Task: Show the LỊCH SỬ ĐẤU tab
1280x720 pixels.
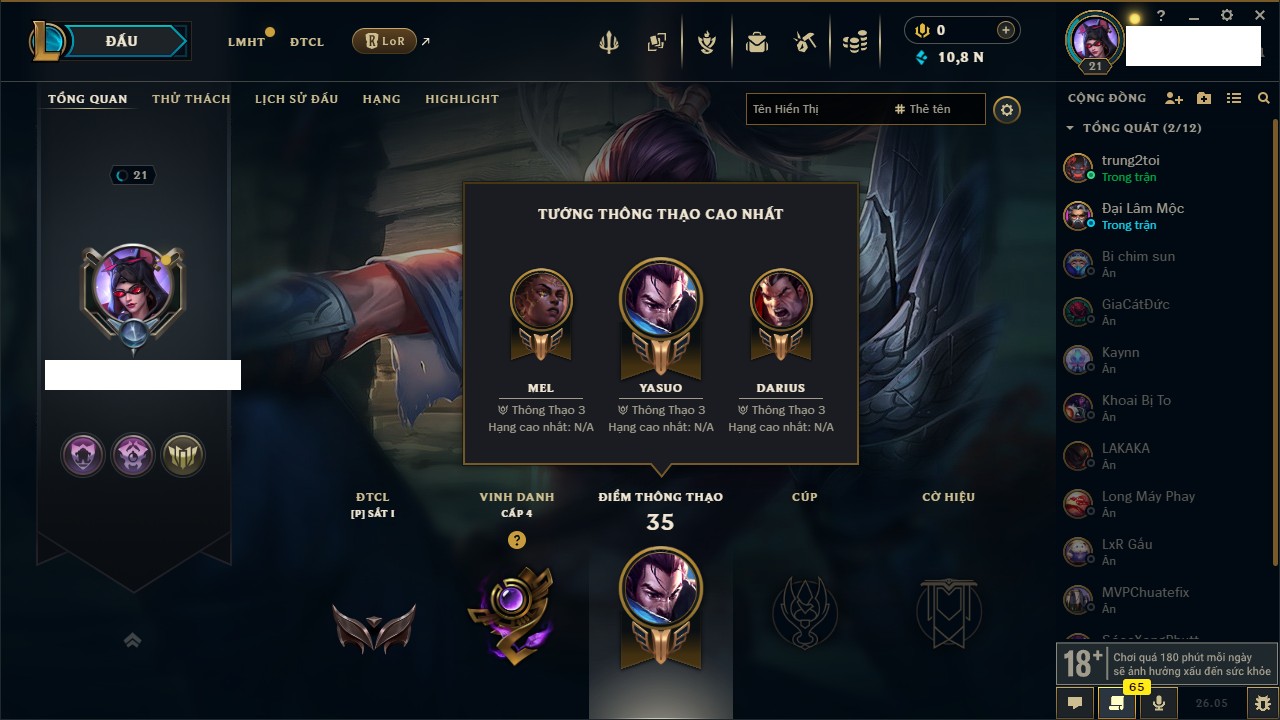Action: [x=296, y=99]
